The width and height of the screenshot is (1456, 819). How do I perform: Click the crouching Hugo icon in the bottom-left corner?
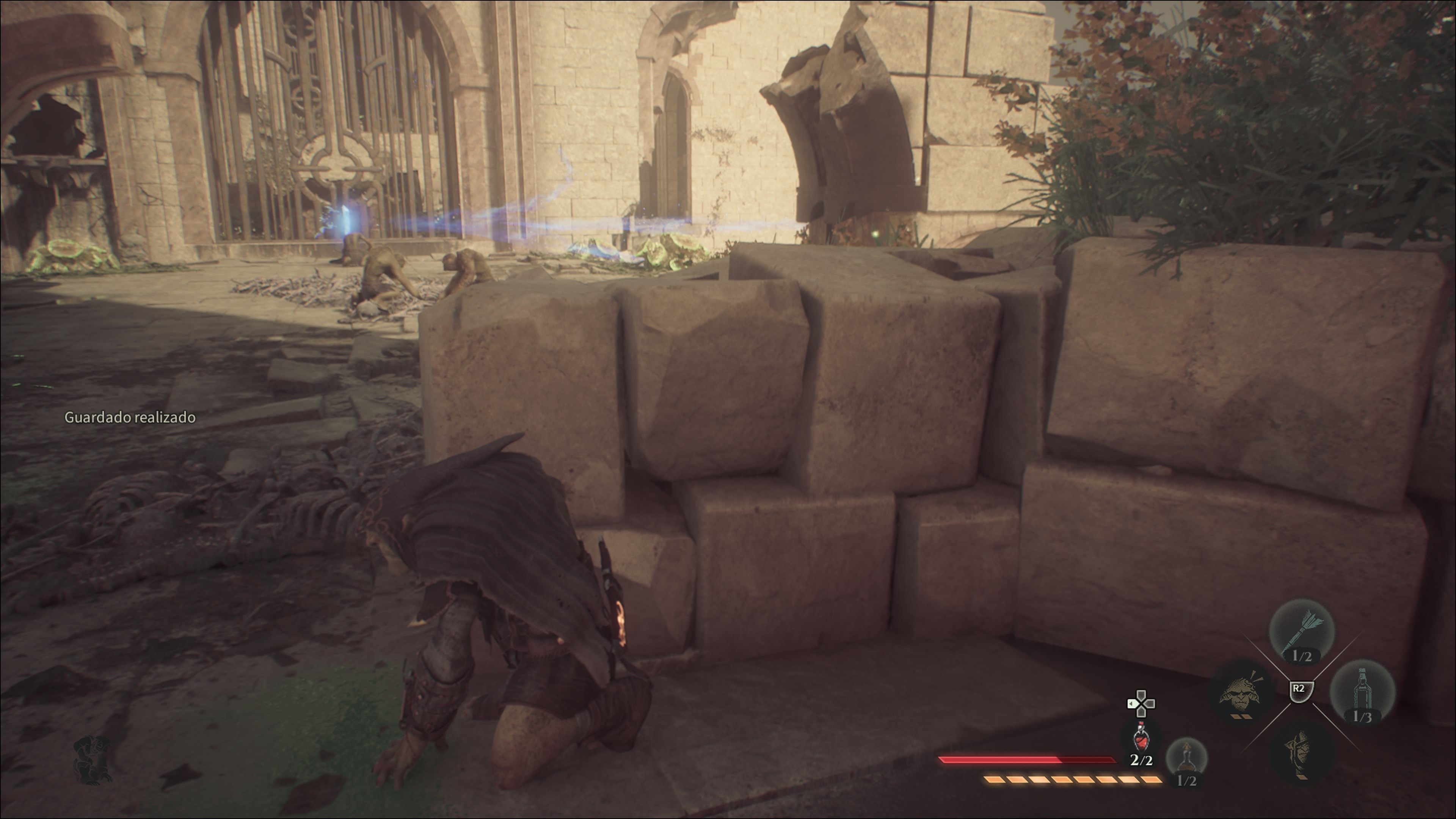[93, 759]
